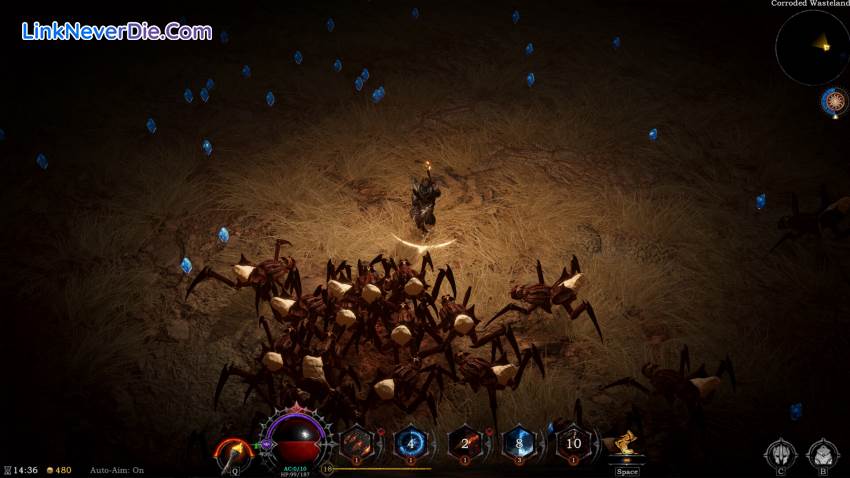This screenshot has height=478, width=850.
Task: Click the sun emblem below the minimap
Action: tap(833, 100)
